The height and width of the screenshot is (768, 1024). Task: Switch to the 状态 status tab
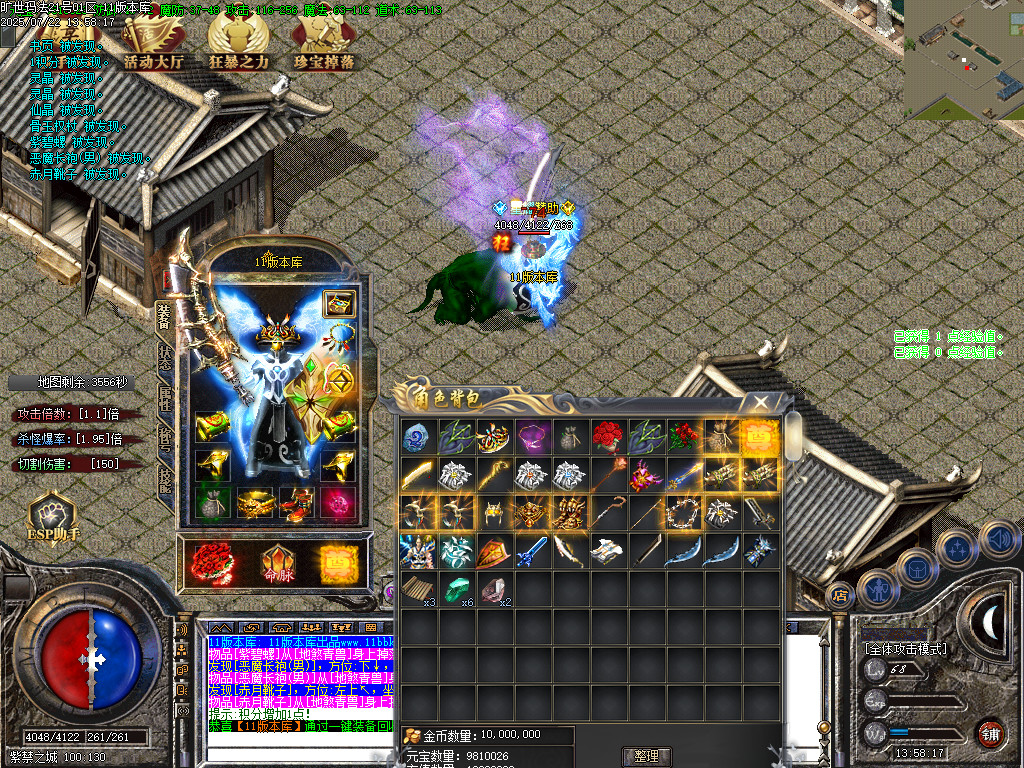click(x=165, y=358)
